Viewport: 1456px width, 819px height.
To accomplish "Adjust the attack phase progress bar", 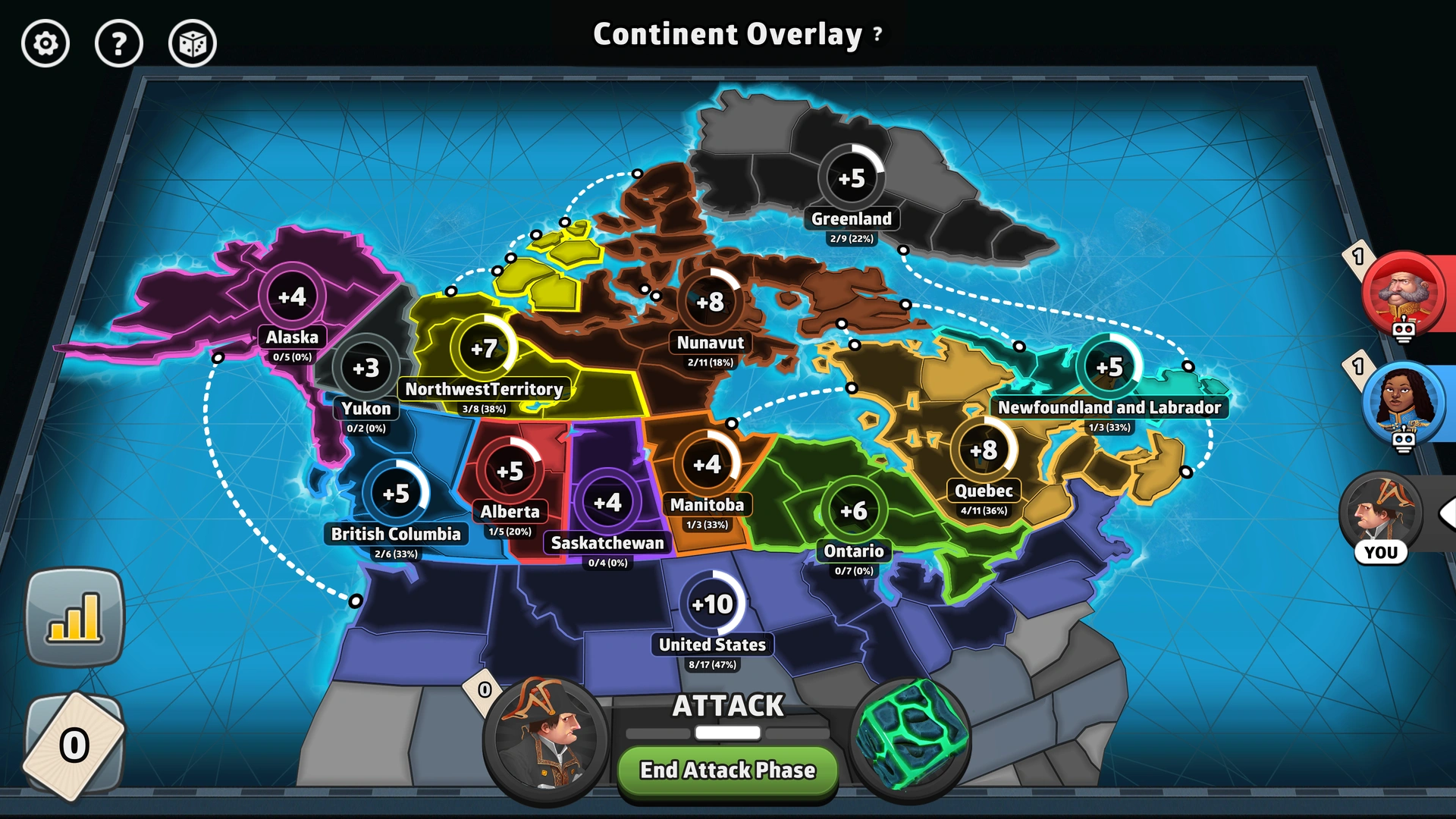I will click(x=726, y=732).
